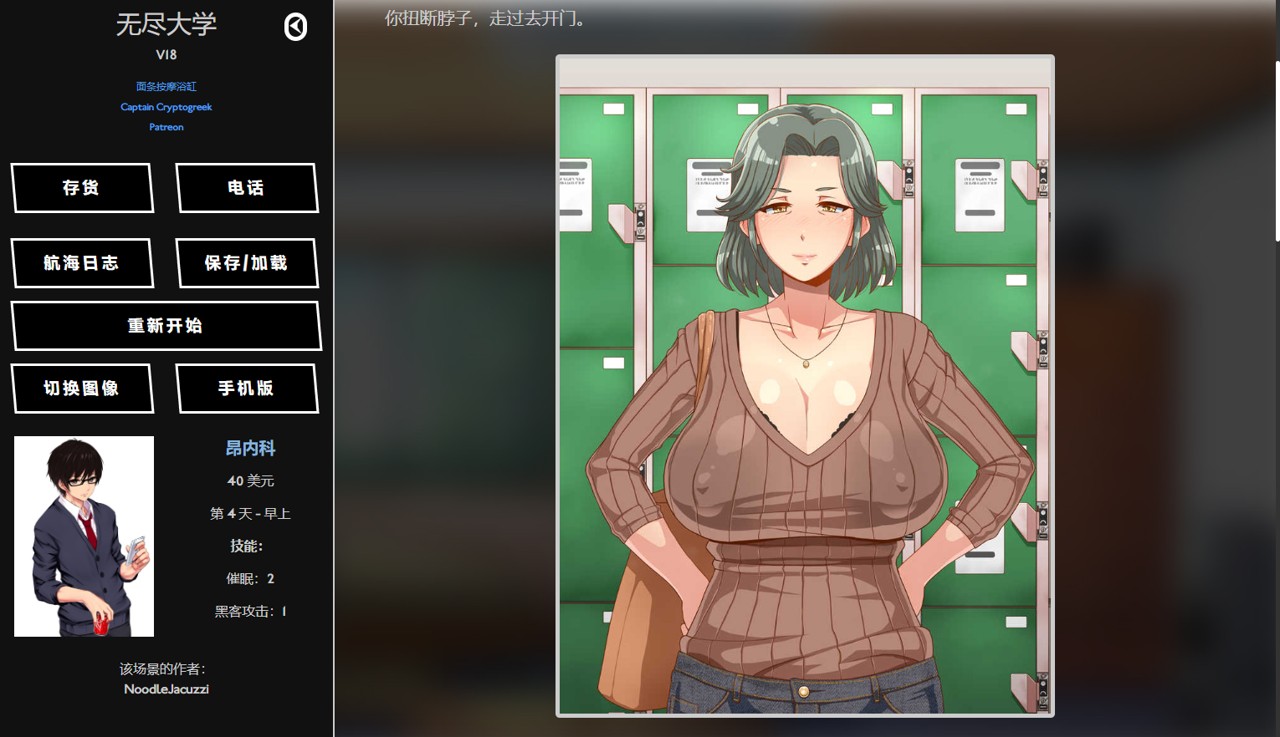Switch to 手机版 mobile layout
Image resolution: width=1280 pixels, height=737 pixels.
click(x=246, y=388)
